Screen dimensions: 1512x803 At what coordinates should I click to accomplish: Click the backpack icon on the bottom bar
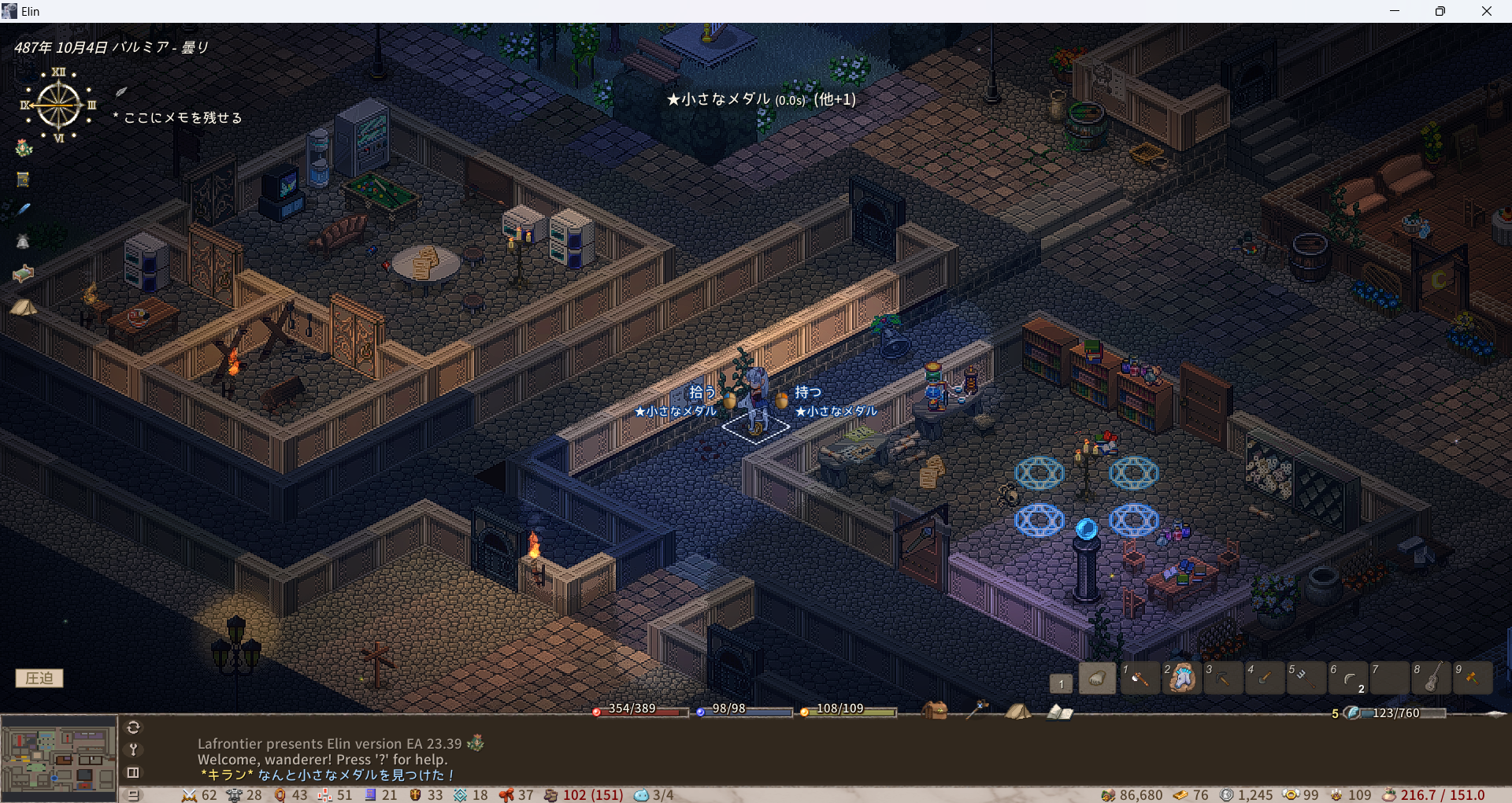click(935, 710)
